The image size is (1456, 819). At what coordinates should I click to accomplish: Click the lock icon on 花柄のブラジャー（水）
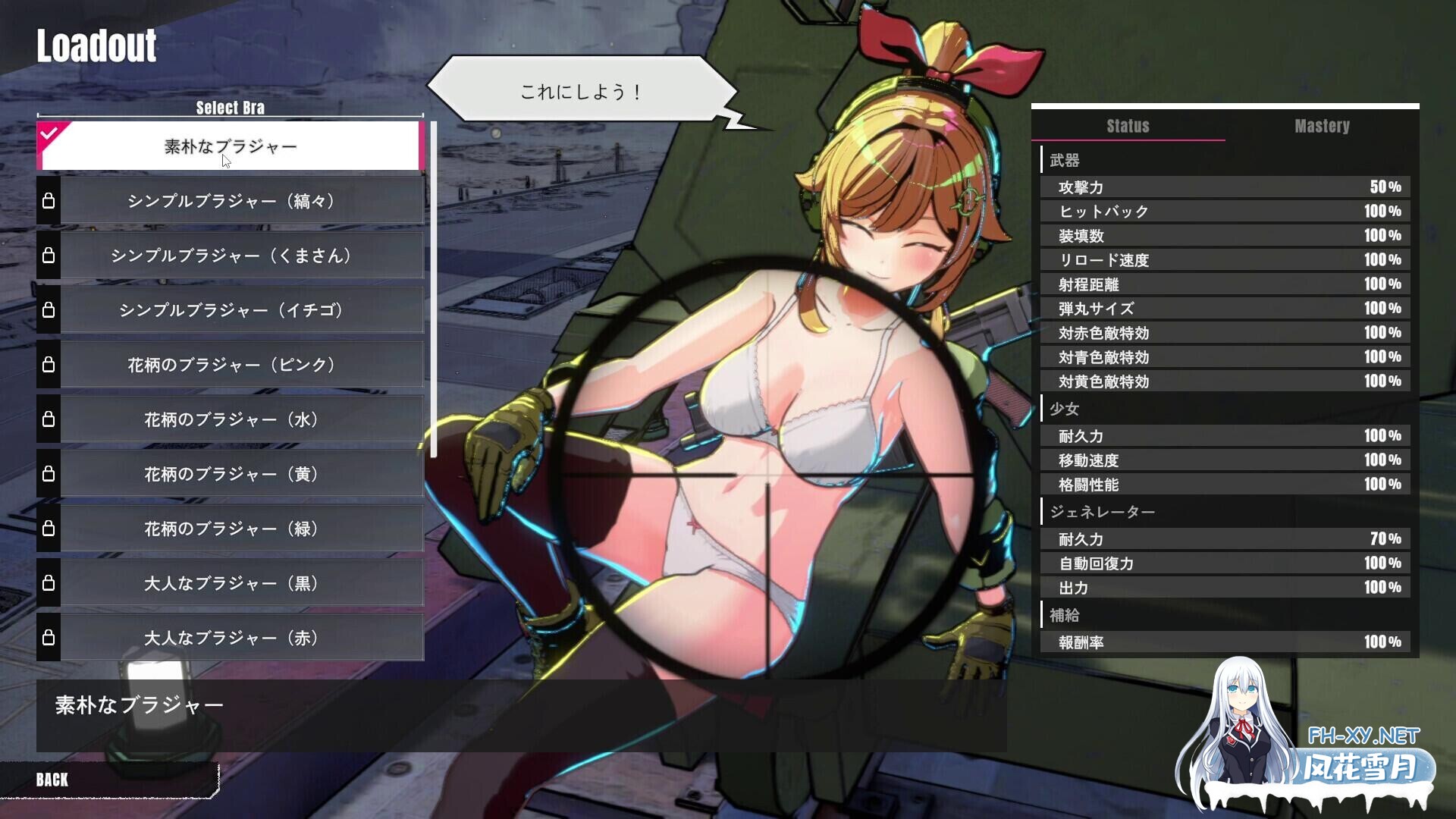(50, 419)
